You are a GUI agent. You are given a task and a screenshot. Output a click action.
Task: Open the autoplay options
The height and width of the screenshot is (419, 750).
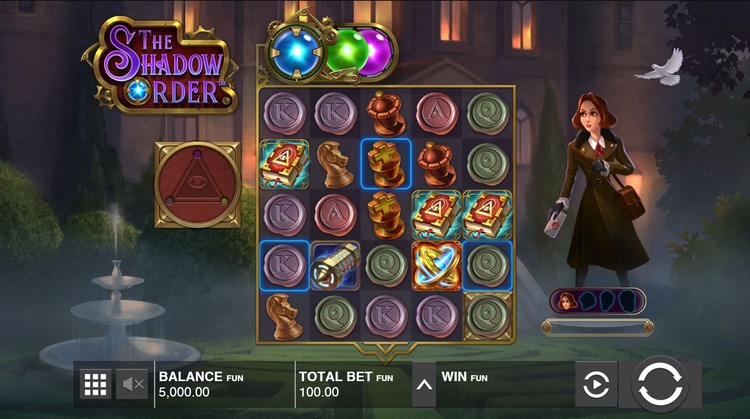[x=596, y=384]
